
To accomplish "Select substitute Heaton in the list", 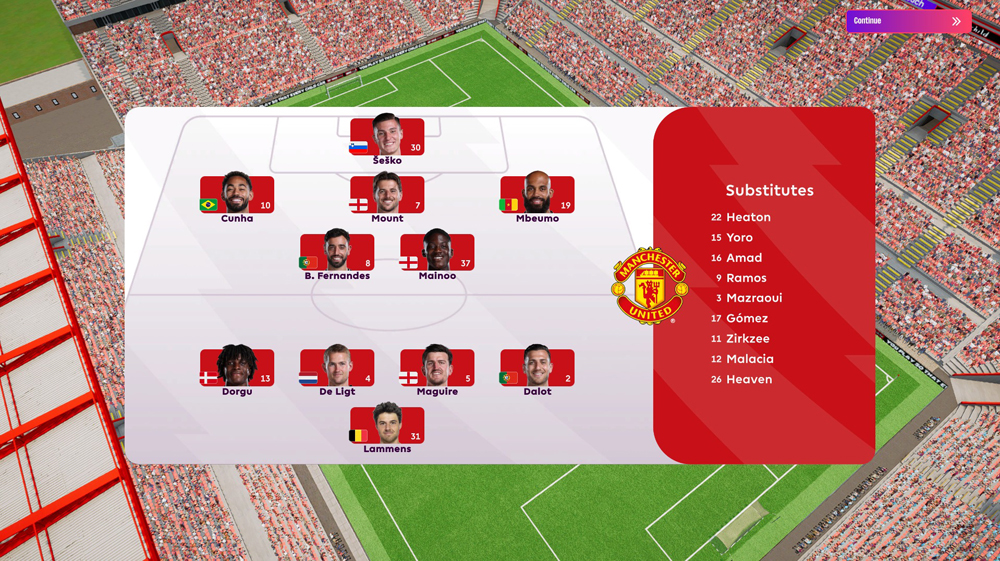I will click(748, 217).
